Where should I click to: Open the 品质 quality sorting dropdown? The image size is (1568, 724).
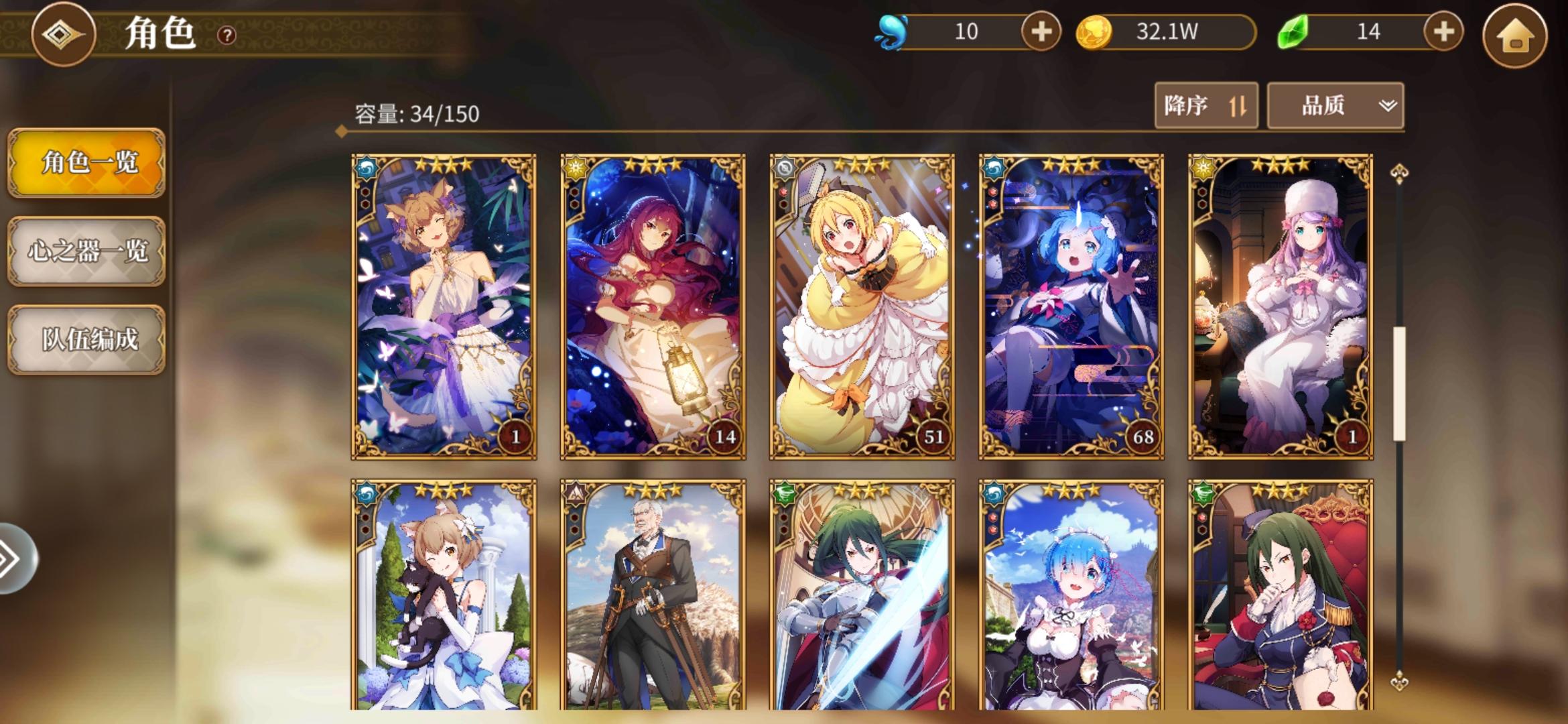[x=1333, y=105]
